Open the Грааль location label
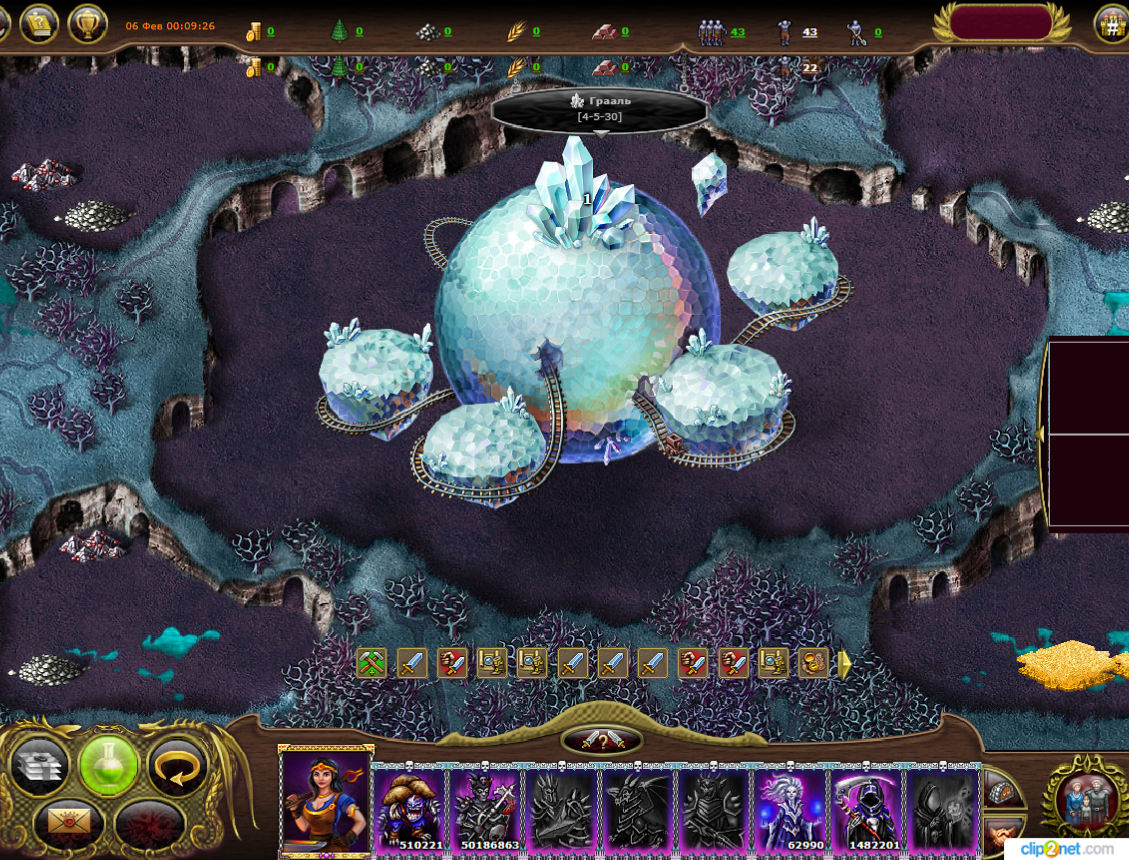This screenshot has height=860, width=1129. (600, 109)
